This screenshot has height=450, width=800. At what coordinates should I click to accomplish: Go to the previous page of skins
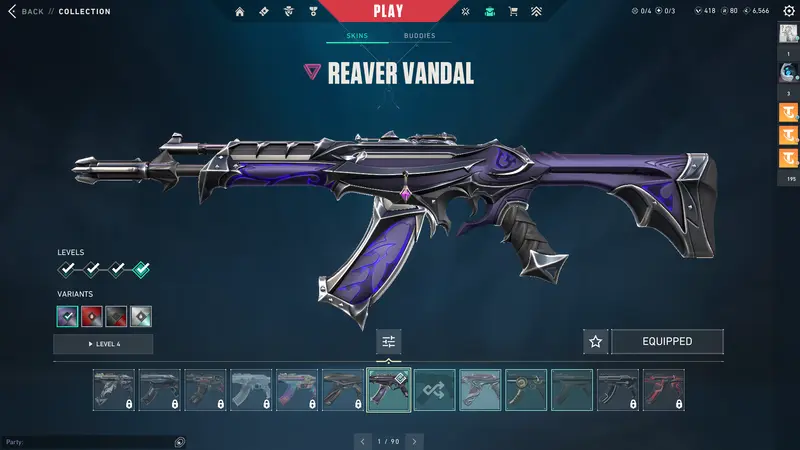tap(364, 441)
